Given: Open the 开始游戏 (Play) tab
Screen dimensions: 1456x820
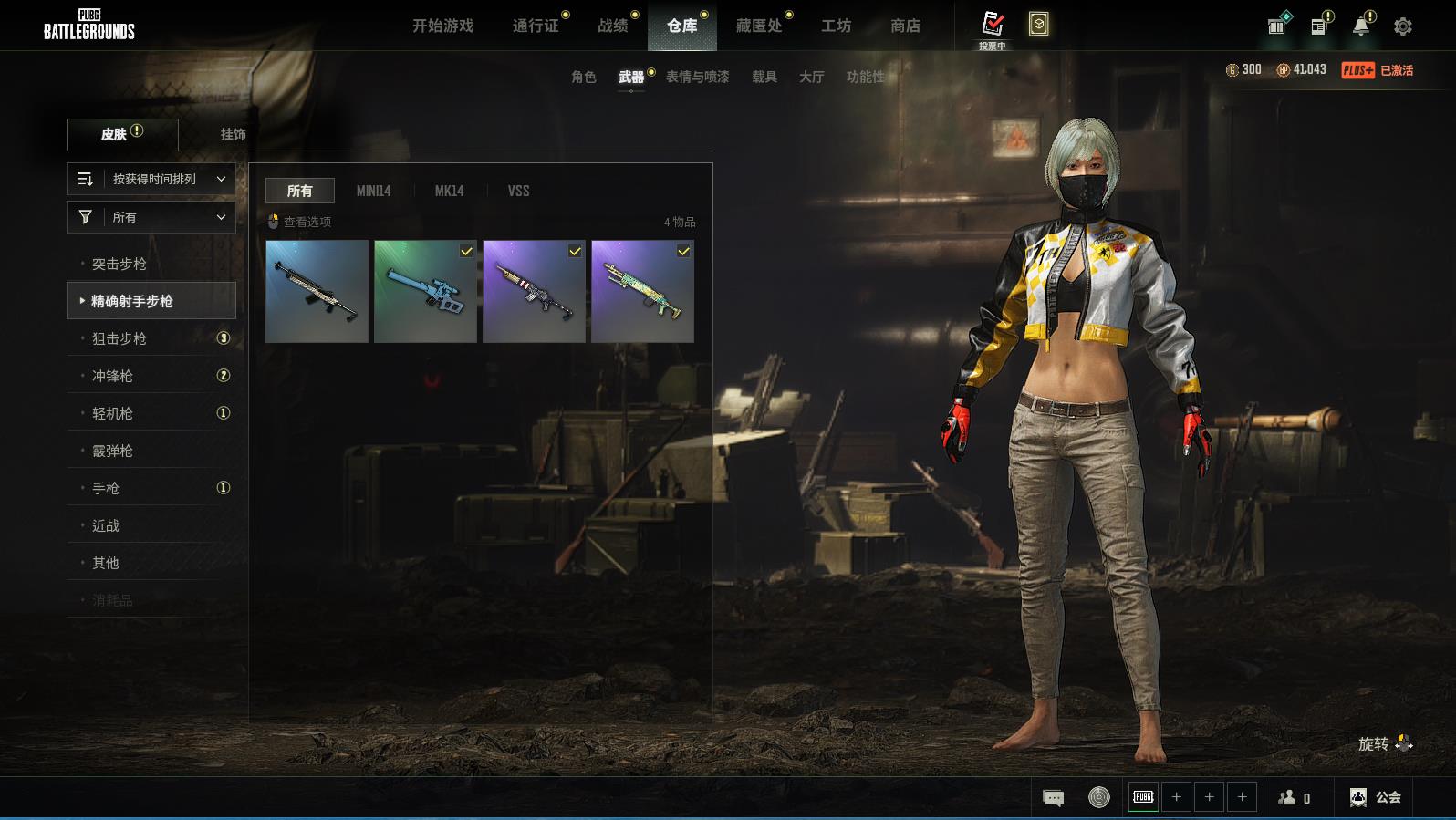Looking at the screenshot, I should click(442, 26).
